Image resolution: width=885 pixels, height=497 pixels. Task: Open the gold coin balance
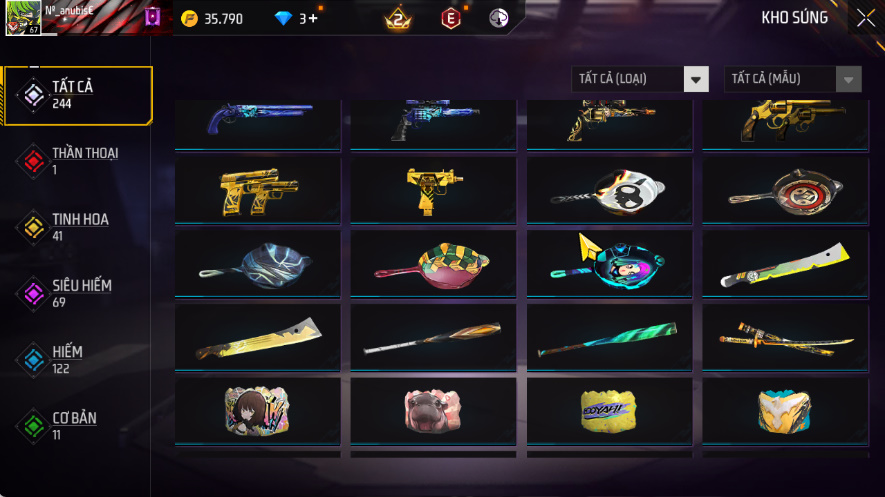(212, 18)
